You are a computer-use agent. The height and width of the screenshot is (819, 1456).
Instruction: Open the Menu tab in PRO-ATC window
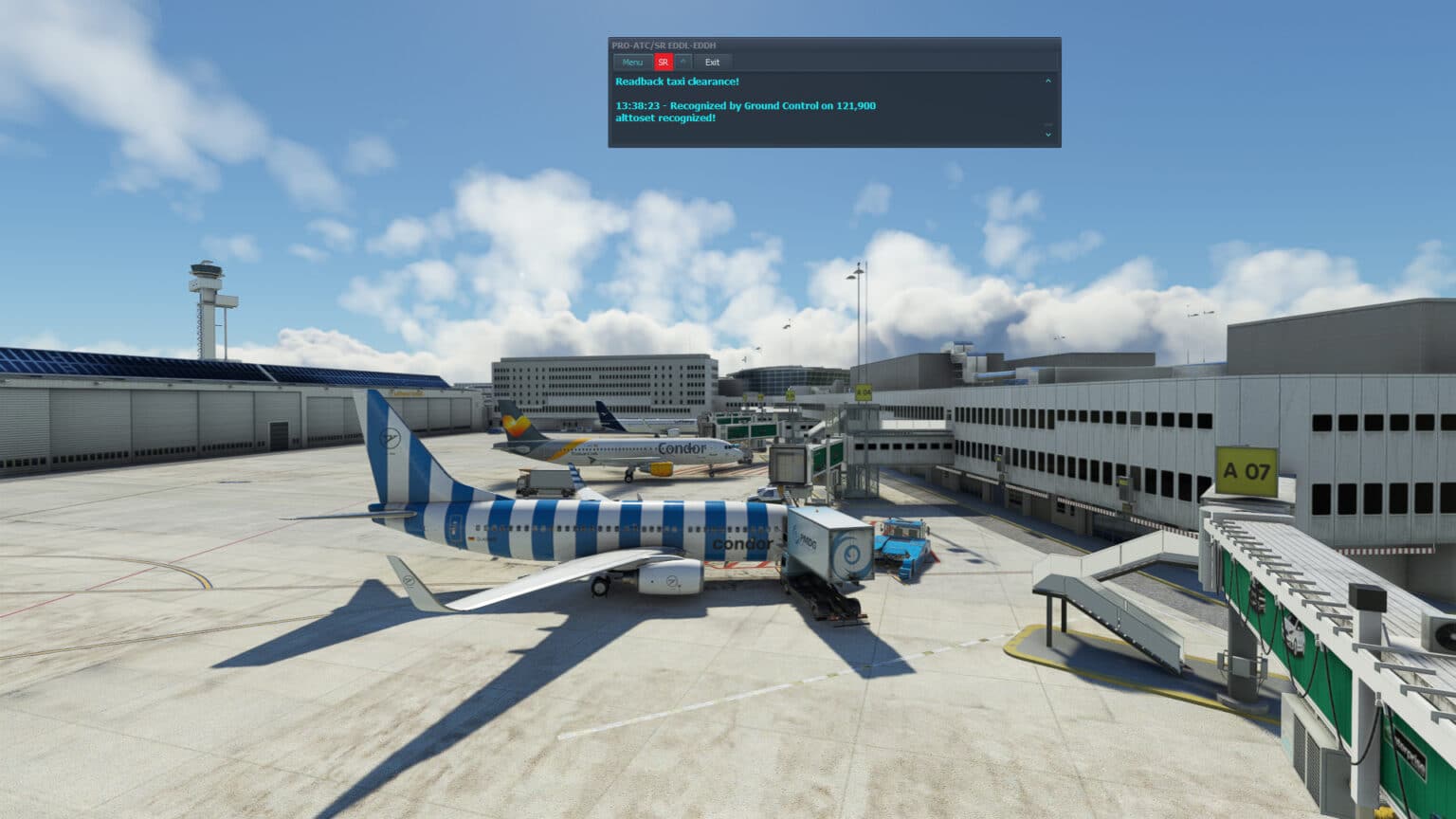pos(632,62)
